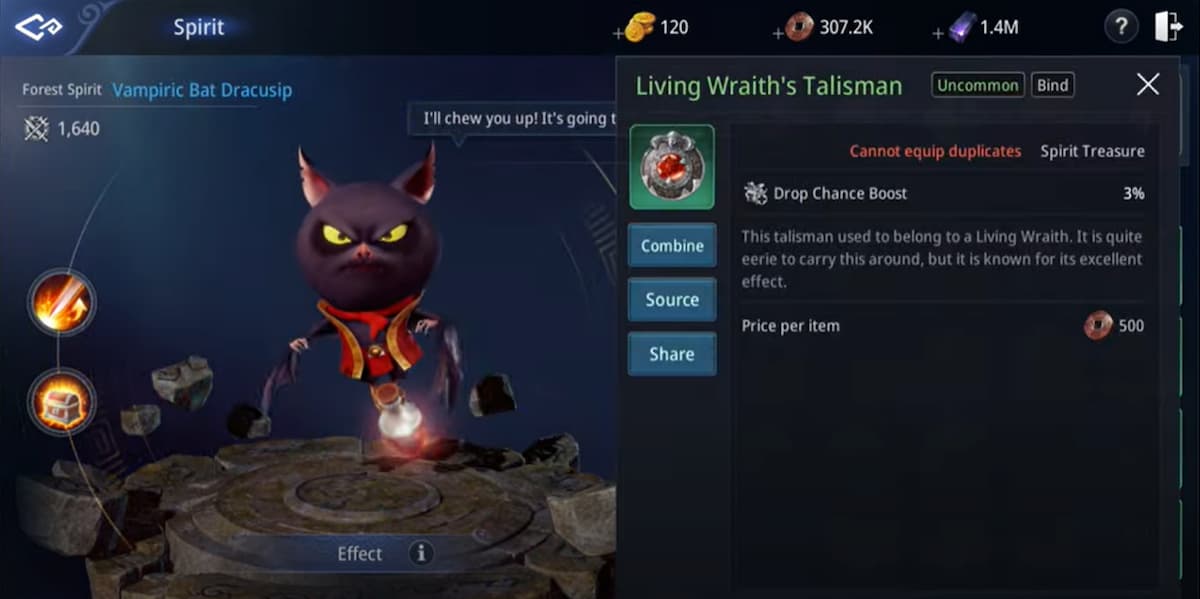Combine the talisman item
1200x599 pixels.
click(671, 246)
